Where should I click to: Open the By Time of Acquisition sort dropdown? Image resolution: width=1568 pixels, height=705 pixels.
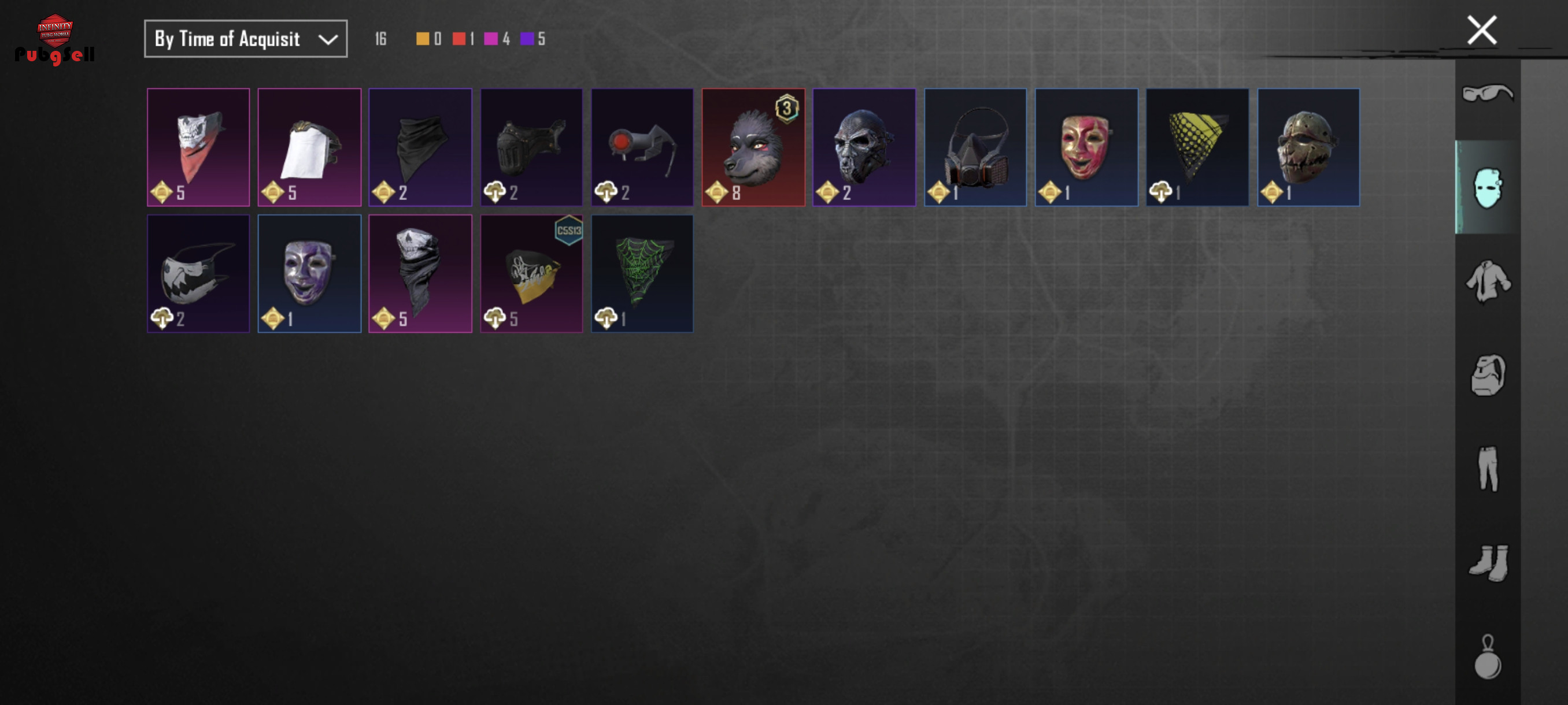(245, 39)
